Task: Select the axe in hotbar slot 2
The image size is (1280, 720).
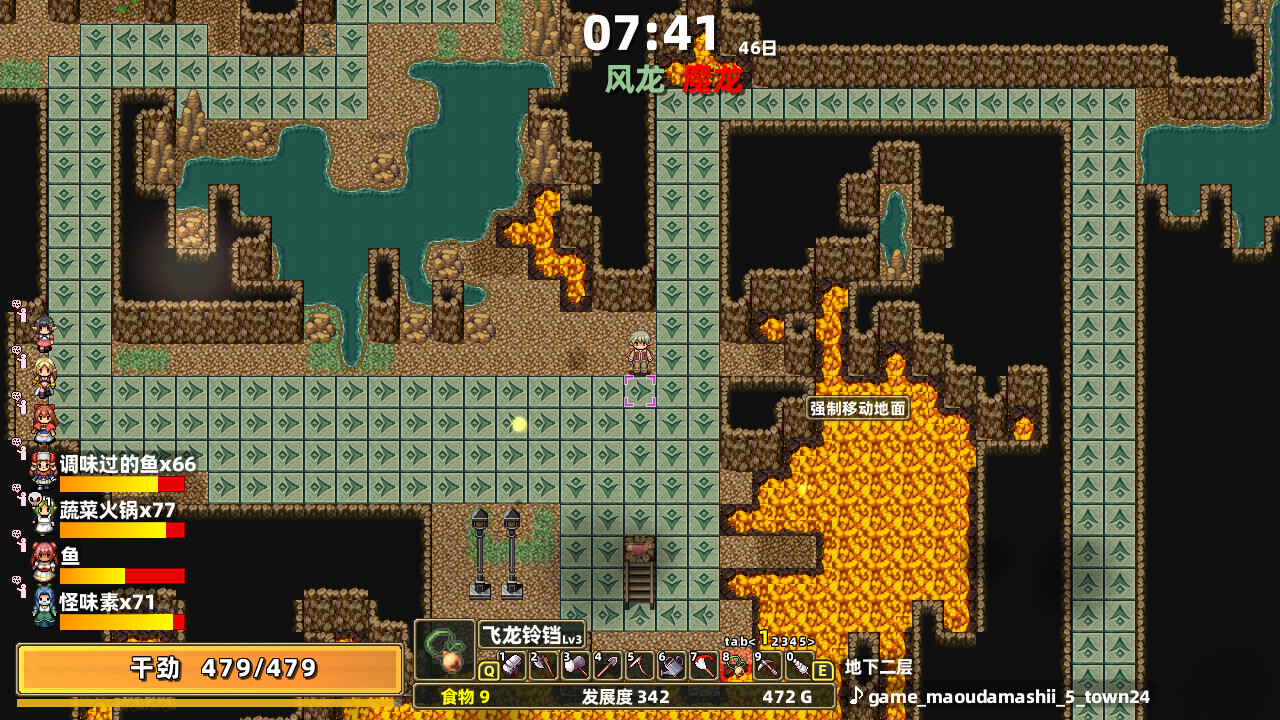Action: (x=544, y=666)
